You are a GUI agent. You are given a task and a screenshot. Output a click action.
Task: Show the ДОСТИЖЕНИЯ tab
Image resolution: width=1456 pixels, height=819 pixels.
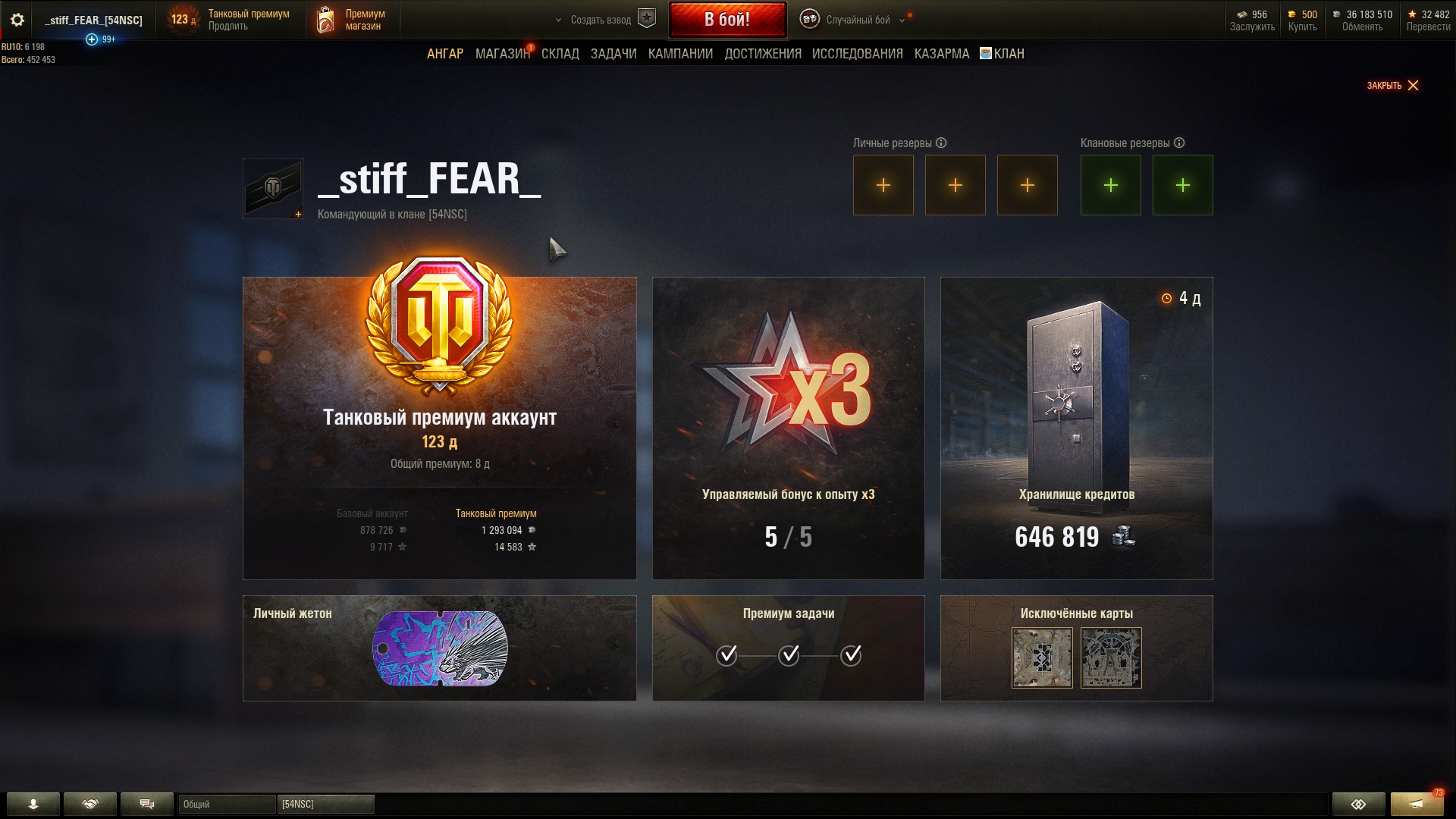pyautogui.click(x=762, y=54)
